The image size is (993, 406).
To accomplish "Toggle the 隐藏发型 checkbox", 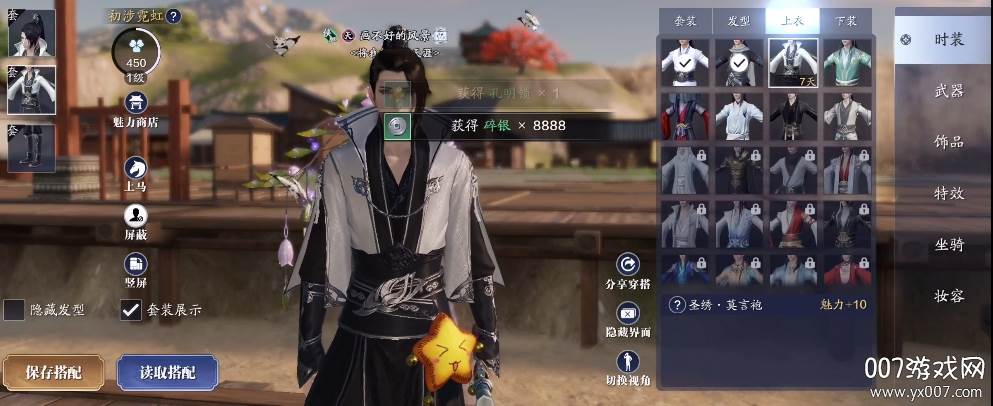I will pyautogui.click(x=14, y=310).
